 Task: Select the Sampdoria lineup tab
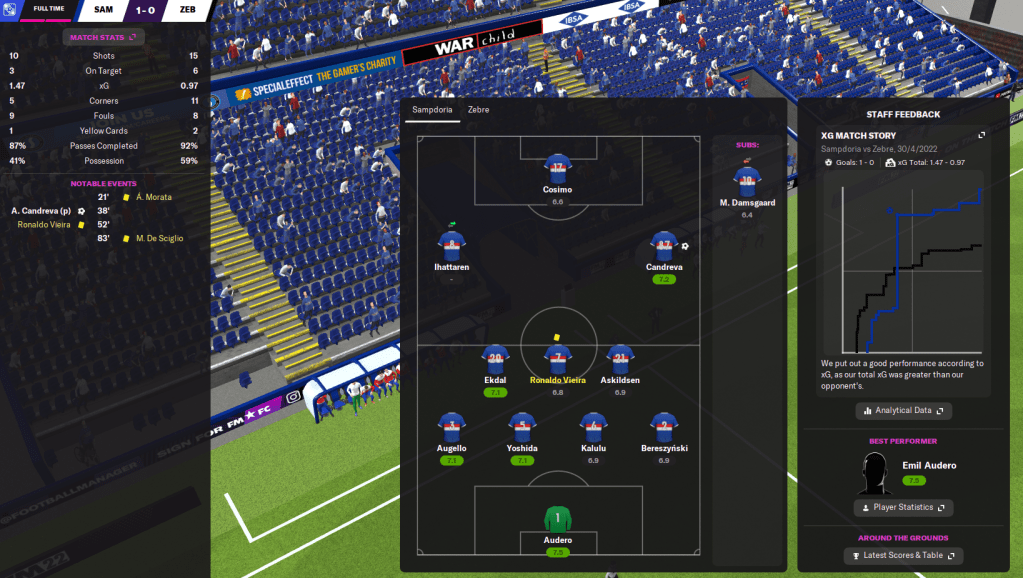[431, 109]
